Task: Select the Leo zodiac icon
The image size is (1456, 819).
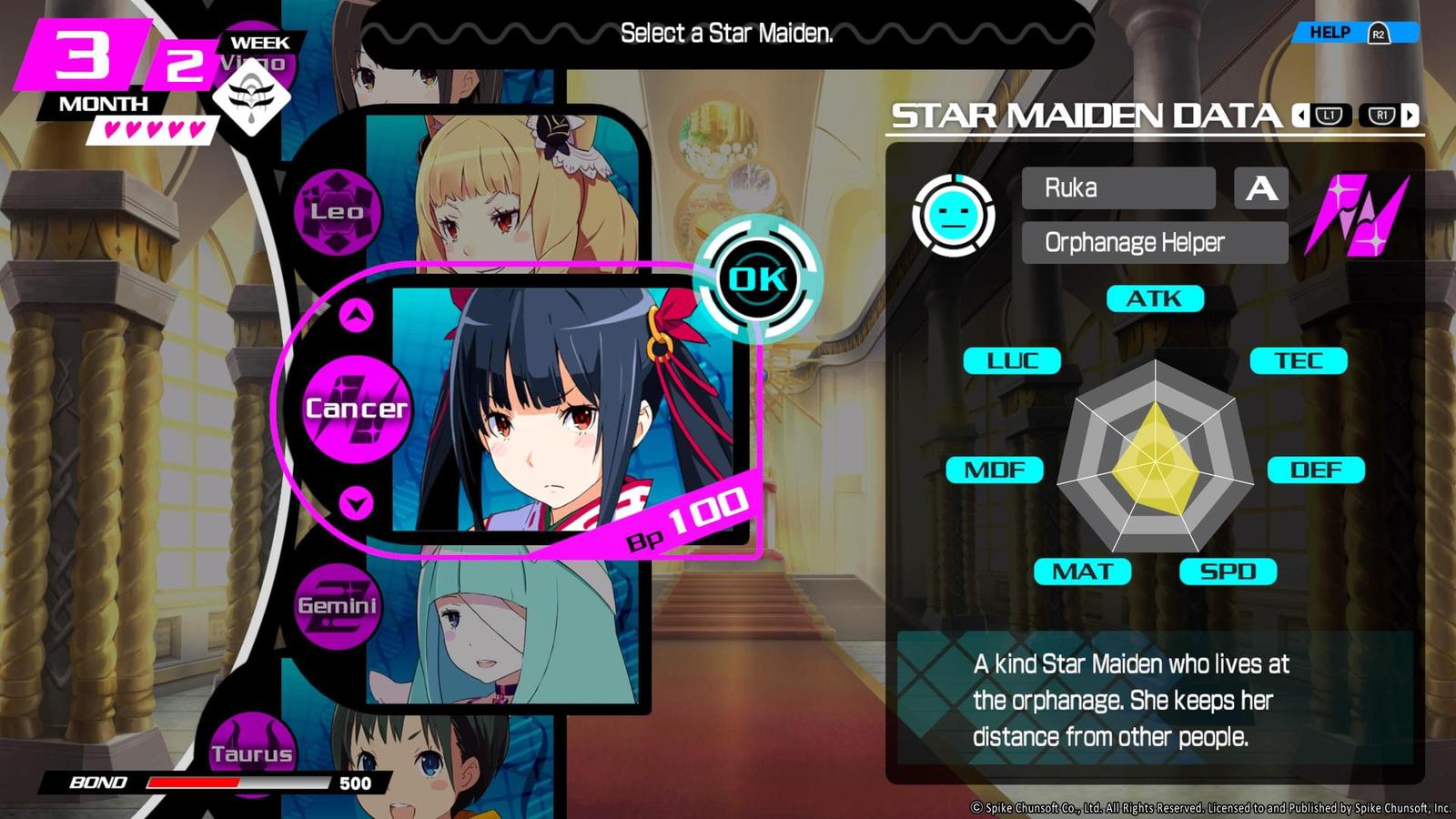Action: [338, 210]
